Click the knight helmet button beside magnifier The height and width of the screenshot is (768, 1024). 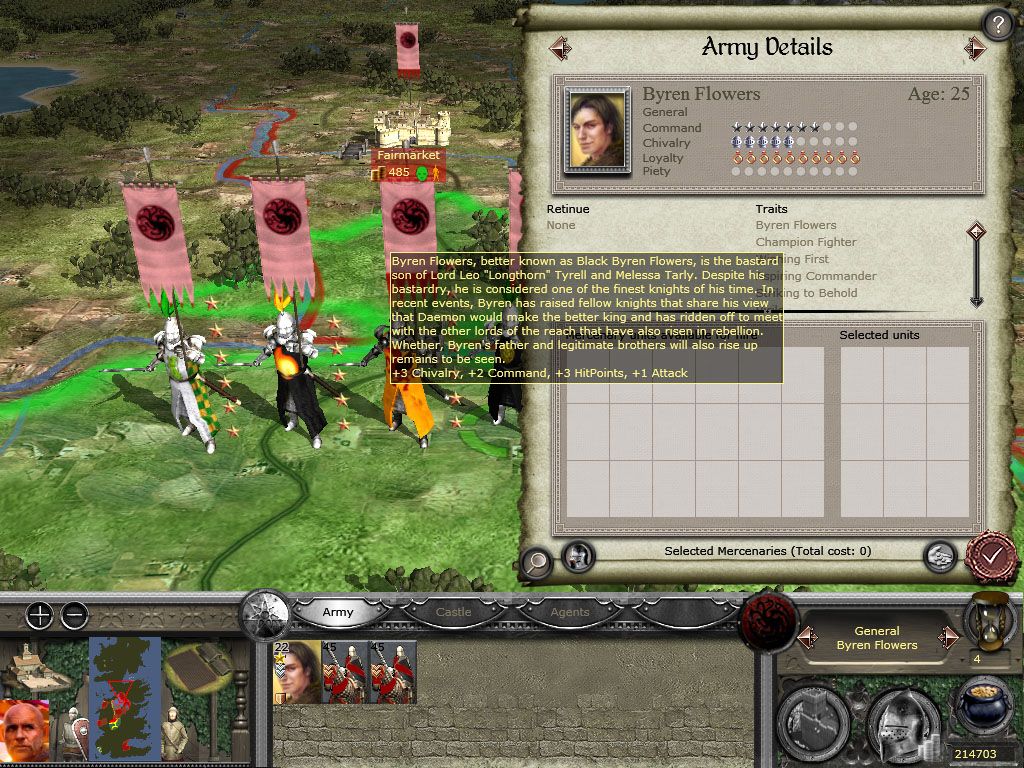(x=578, y=555)
